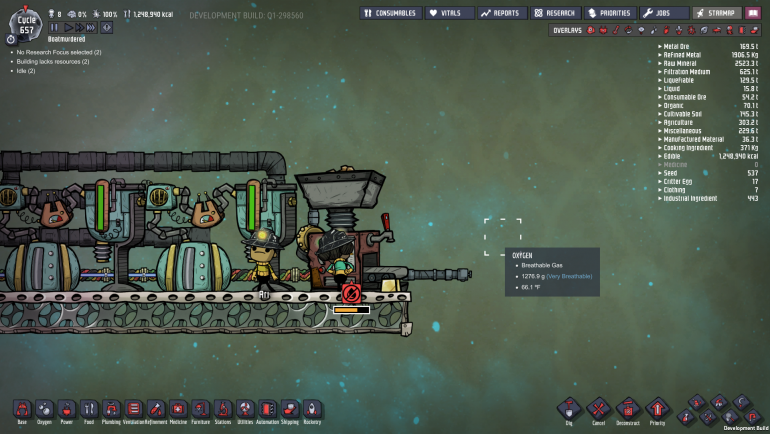Screen dimensions: 770x434
Task: Choose the Rocketry build category
Action: pyautogui.click(x=312, y=409)
